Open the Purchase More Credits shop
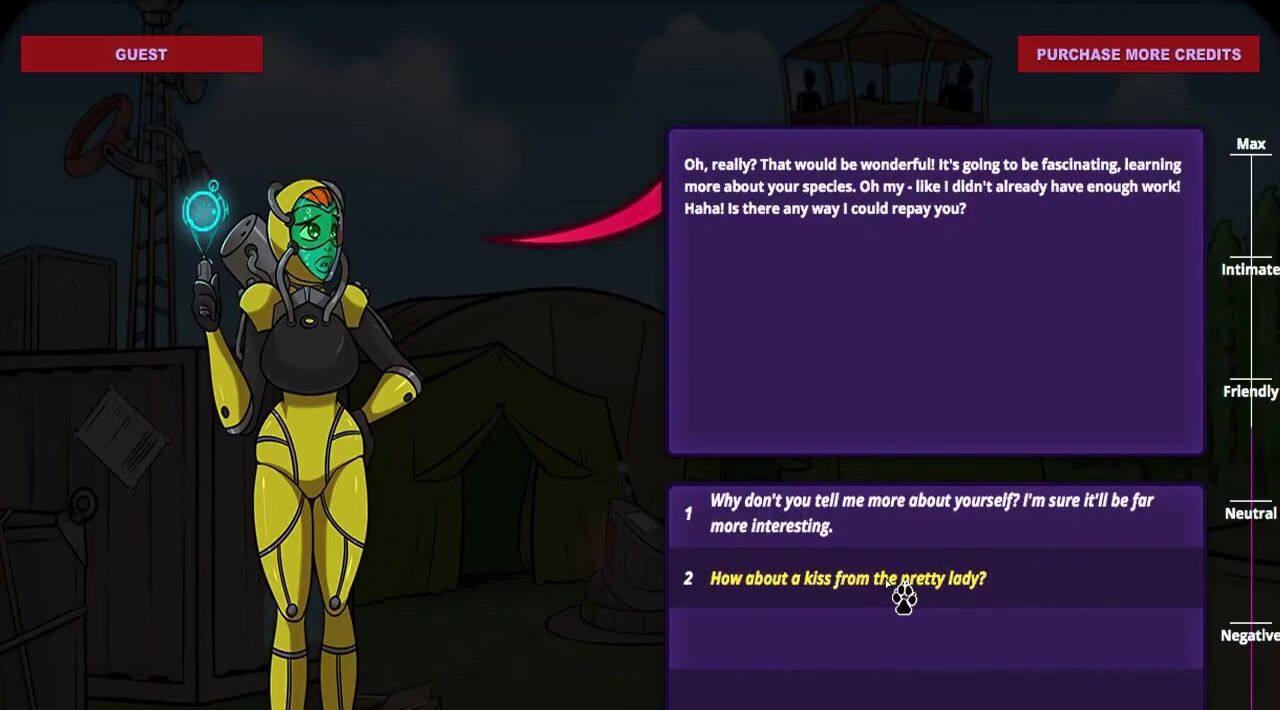This screenshot has height=710, width=1280. click(x=1138, y=54)
